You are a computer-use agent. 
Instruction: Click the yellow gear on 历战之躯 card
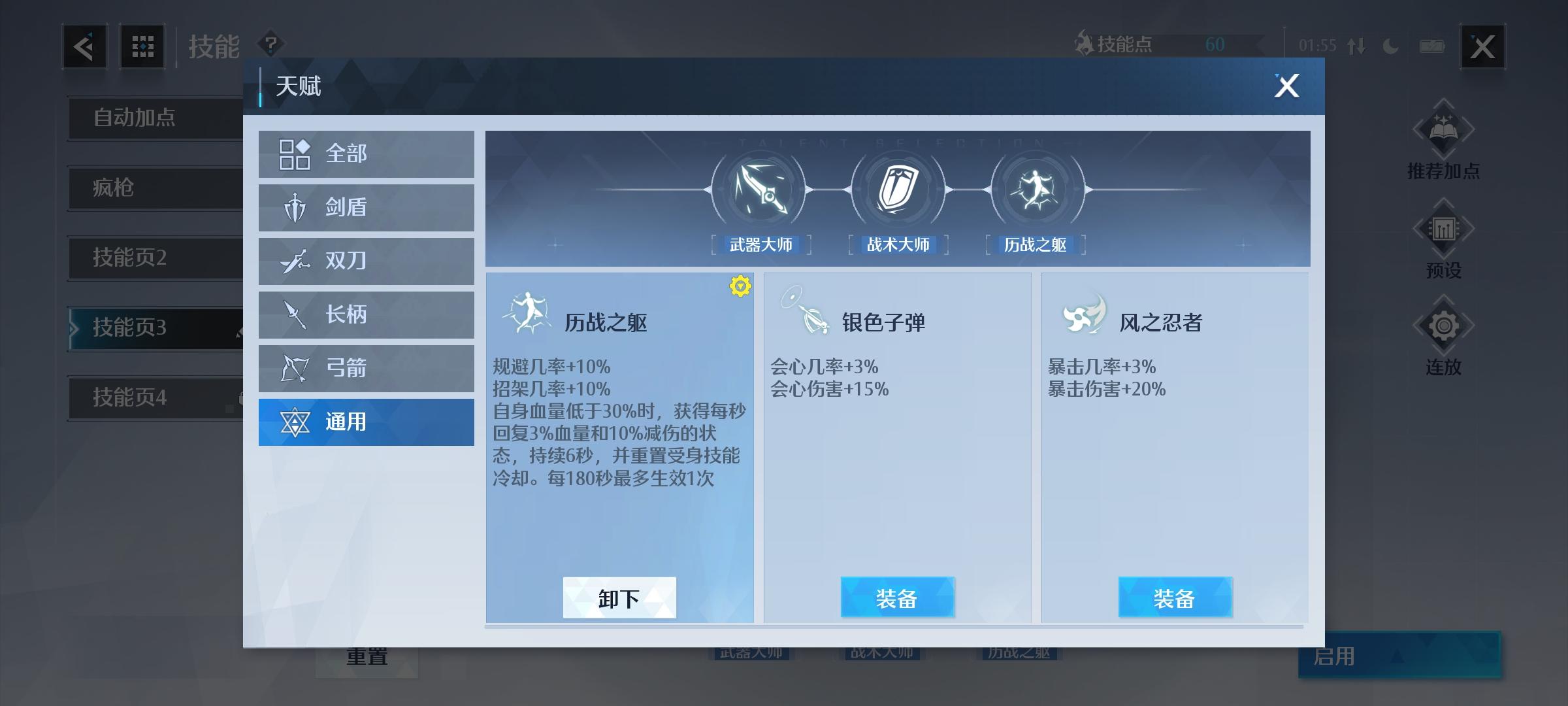[739, 285]
